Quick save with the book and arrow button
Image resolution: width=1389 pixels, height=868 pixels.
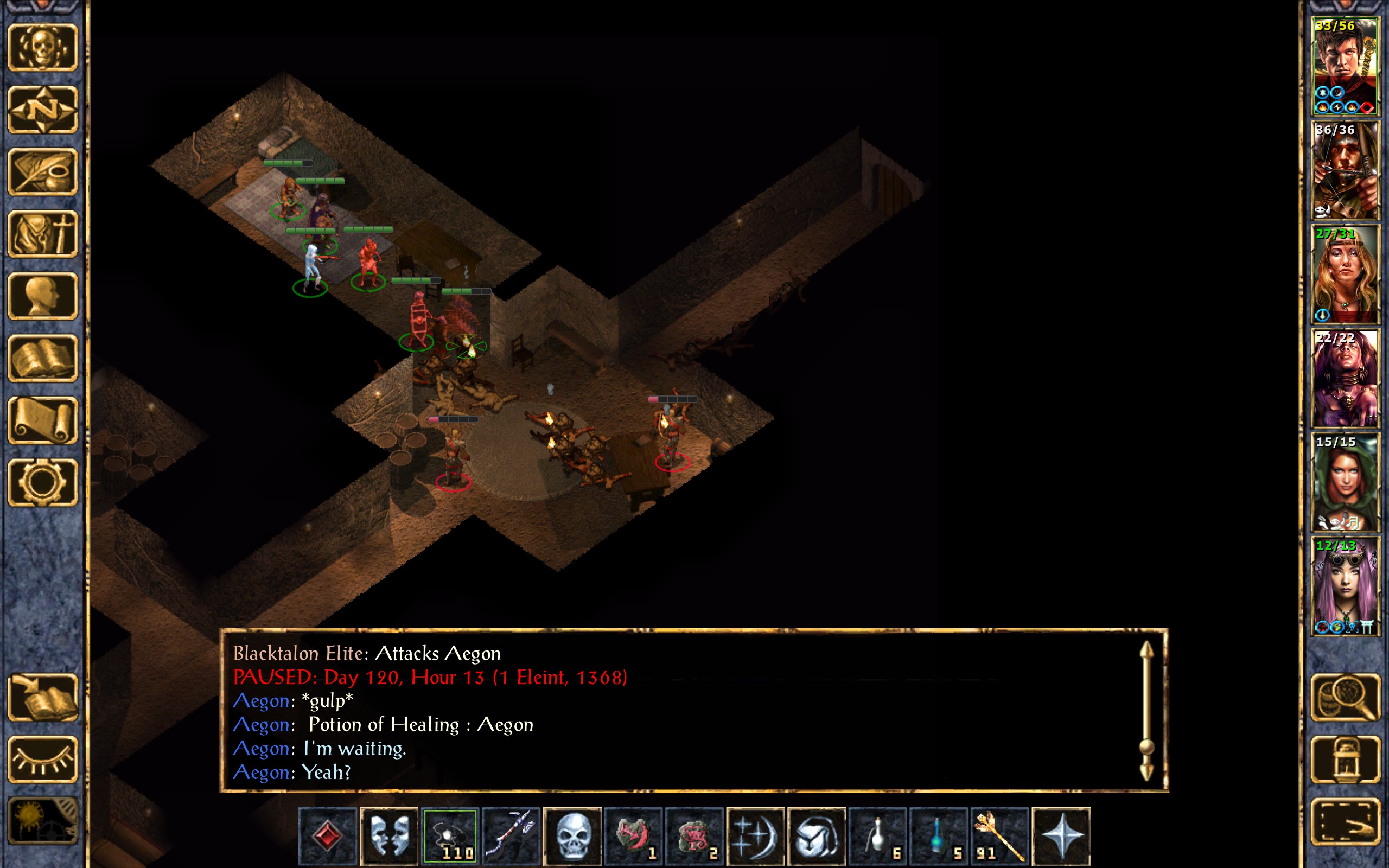[42, 697]
